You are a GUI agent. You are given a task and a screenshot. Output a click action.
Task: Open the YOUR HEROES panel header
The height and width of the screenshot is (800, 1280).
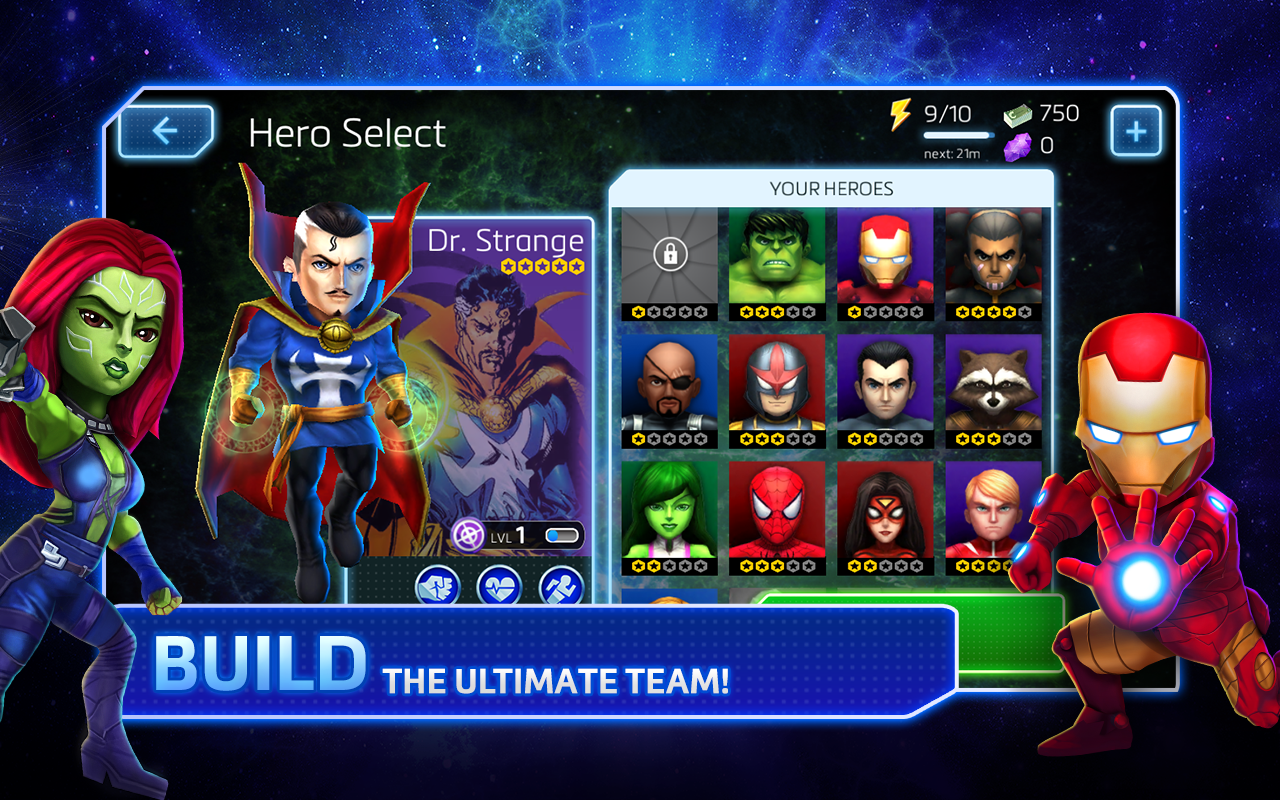coord(833,188)
